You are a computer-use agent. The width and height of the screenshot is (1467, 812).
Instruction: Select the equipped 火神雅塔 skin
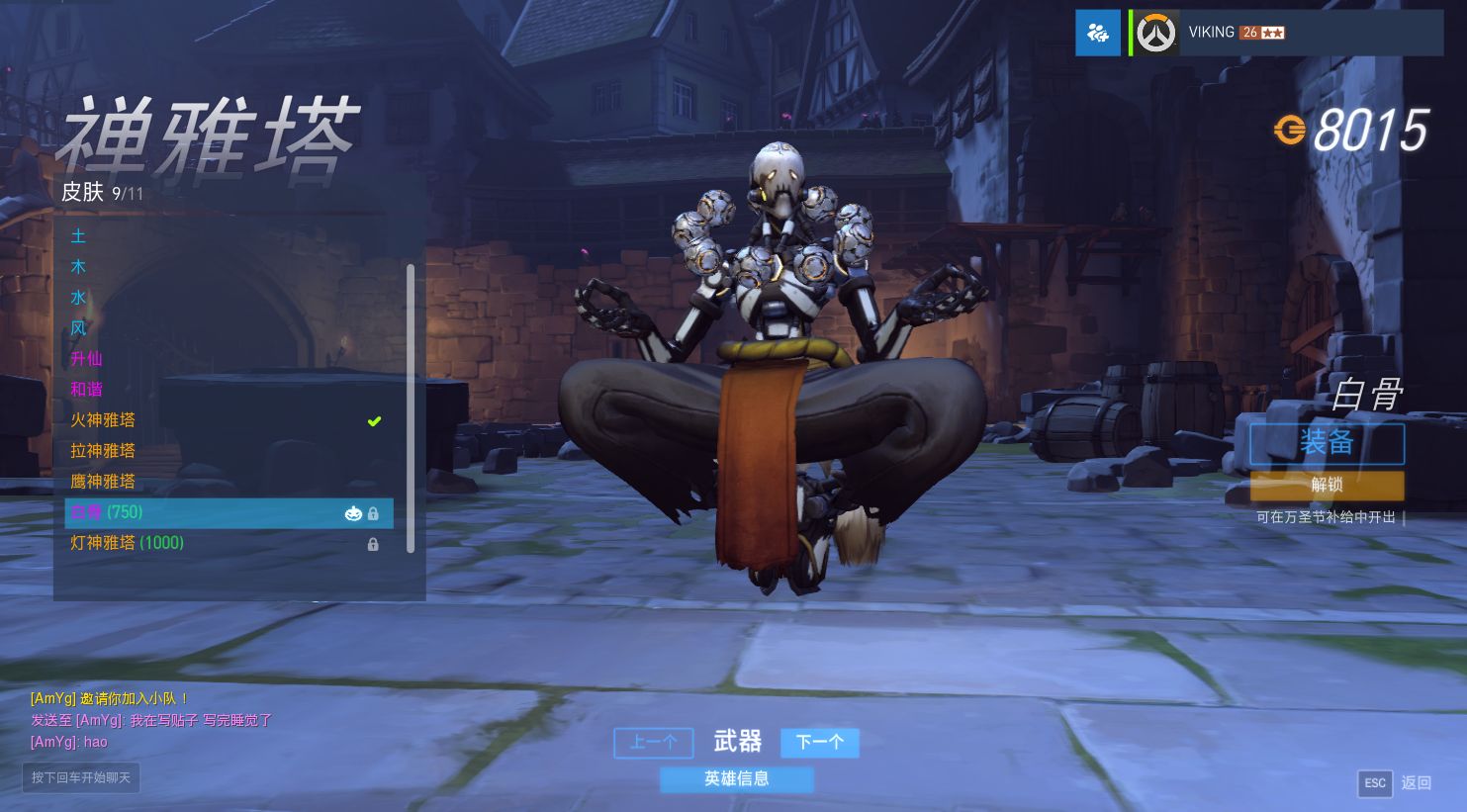pos(103,420)
